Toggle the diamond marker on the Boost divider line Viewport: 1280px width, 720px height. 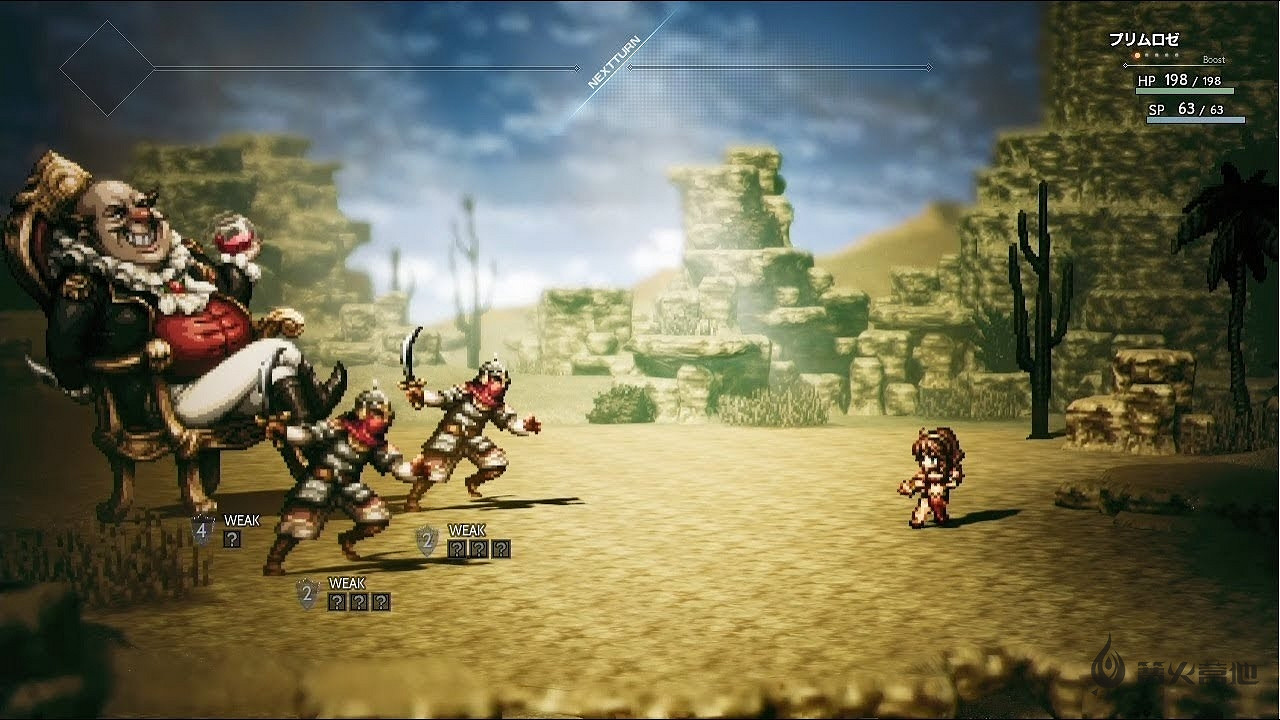[x=1125, y=65]
